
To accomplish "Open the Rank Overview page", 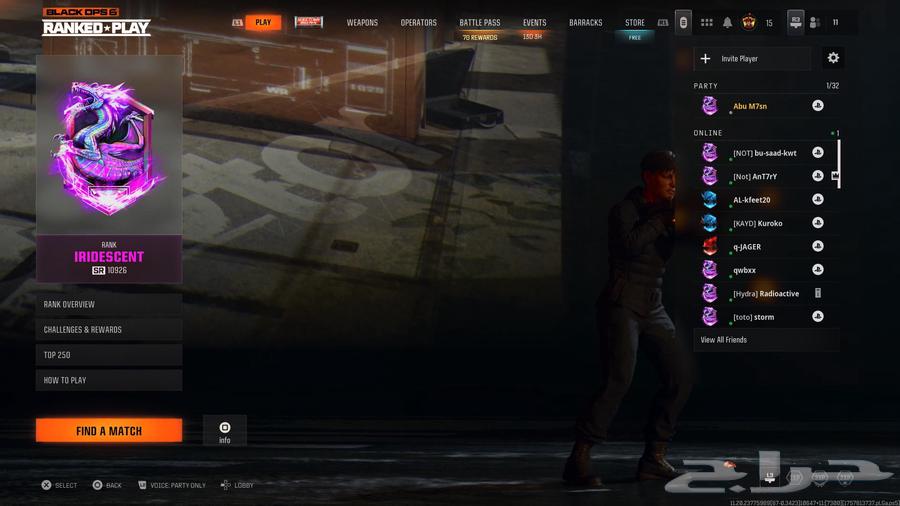I will tap(109, 305).
